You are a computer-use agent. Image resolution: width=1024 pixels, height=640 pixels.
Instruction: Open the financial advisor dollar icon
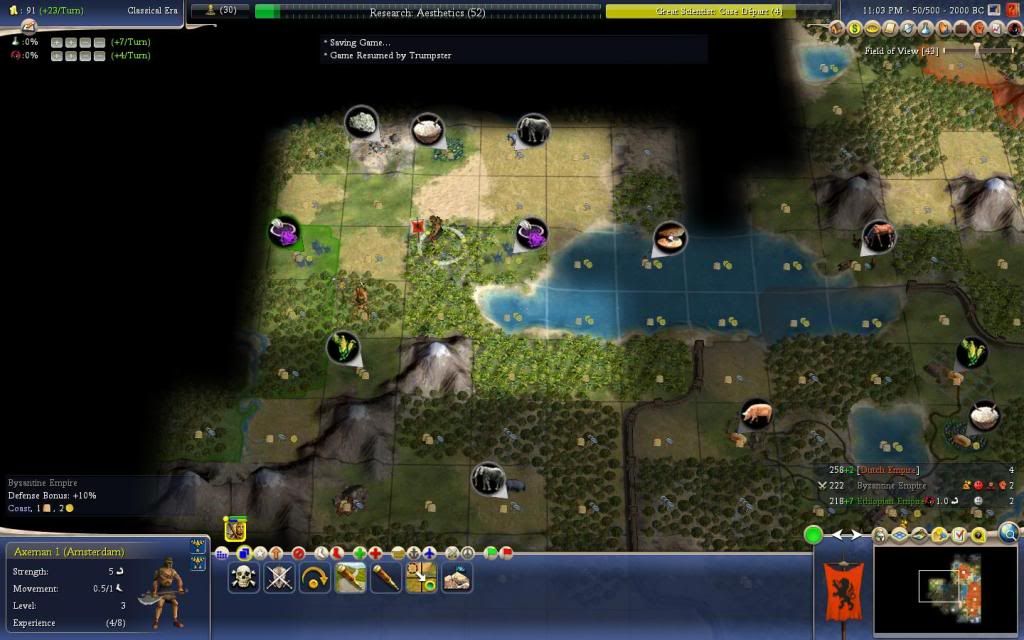point(856,30)
